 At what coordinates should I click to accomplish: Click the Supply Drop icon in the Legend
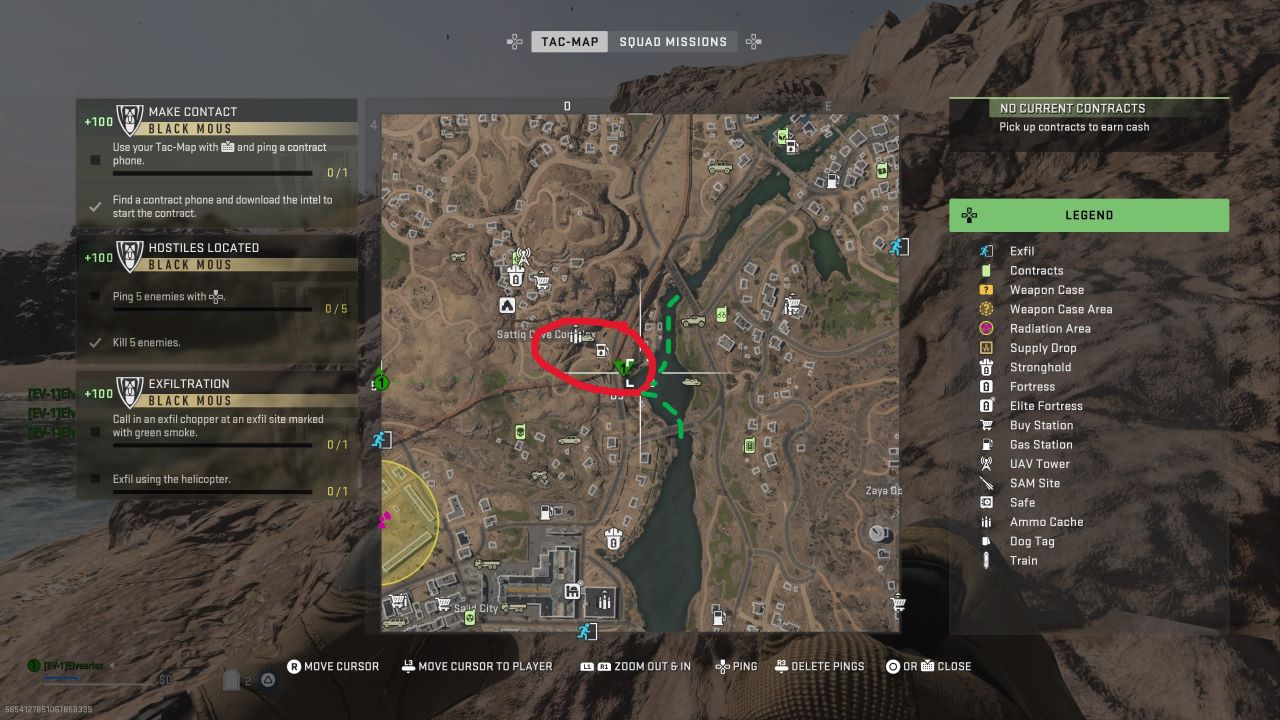pyautogui.click(x=988, y=347)
